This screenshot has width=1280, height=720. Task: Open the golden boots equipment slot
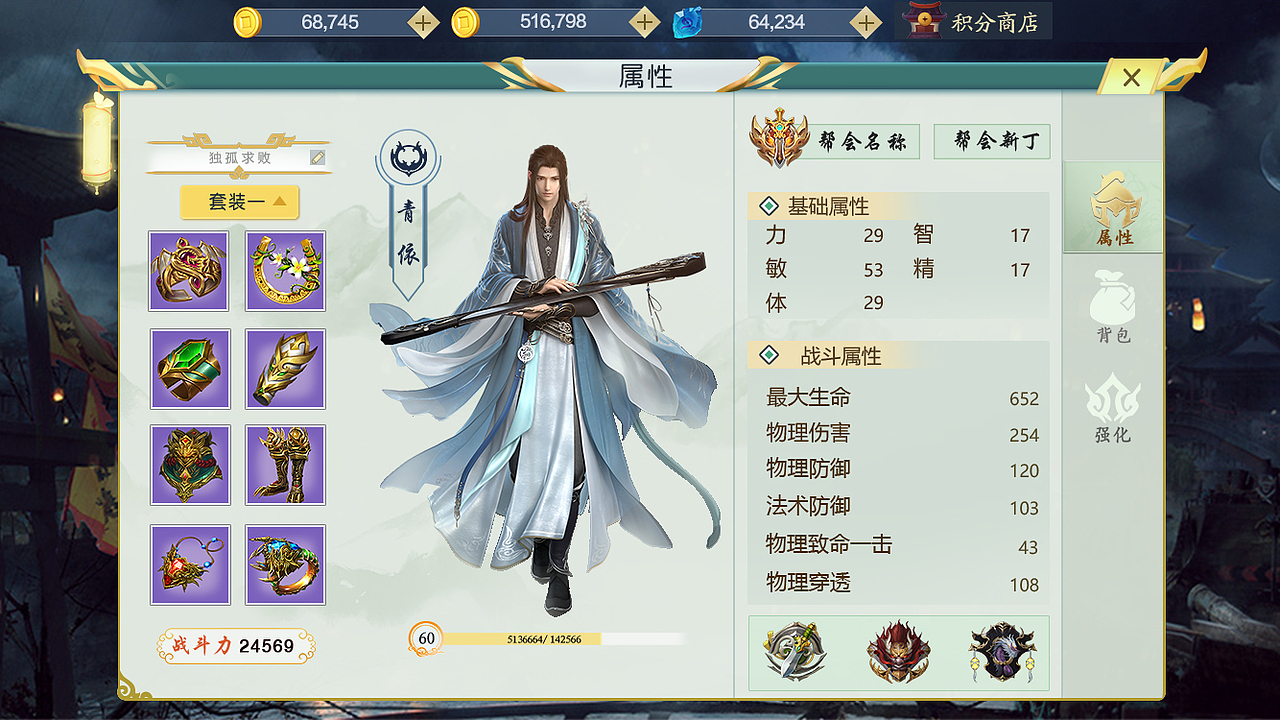click(x=285, y=466)
